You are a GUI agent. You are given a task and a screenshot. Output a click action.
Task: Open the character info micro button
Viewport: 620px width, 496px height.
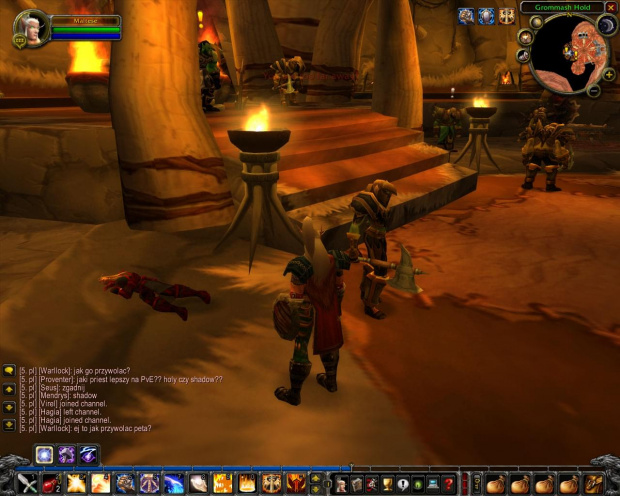pos(341,484)
